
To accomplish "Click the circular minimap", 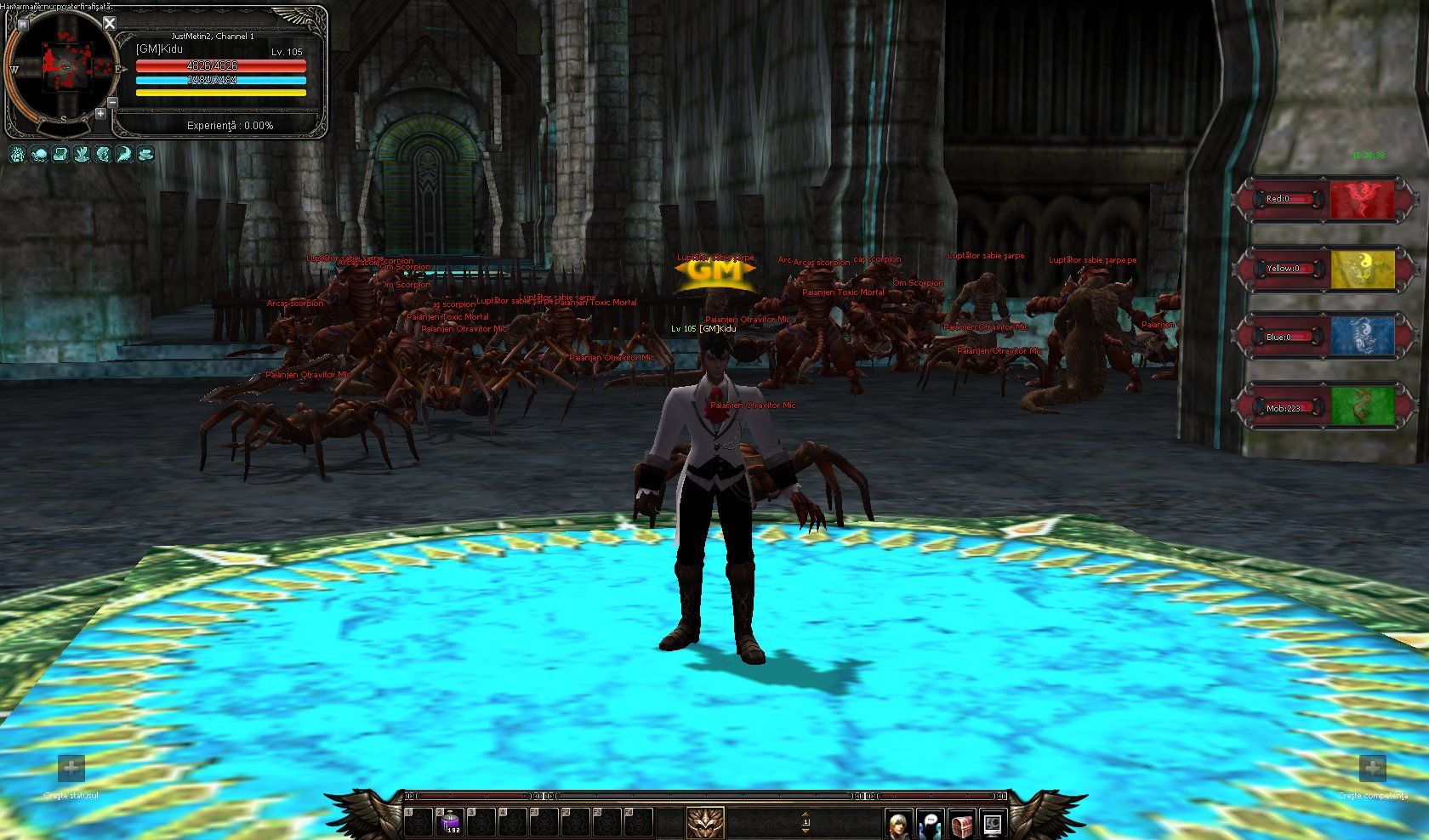I will pyautogui.click(x=63, y=67).
